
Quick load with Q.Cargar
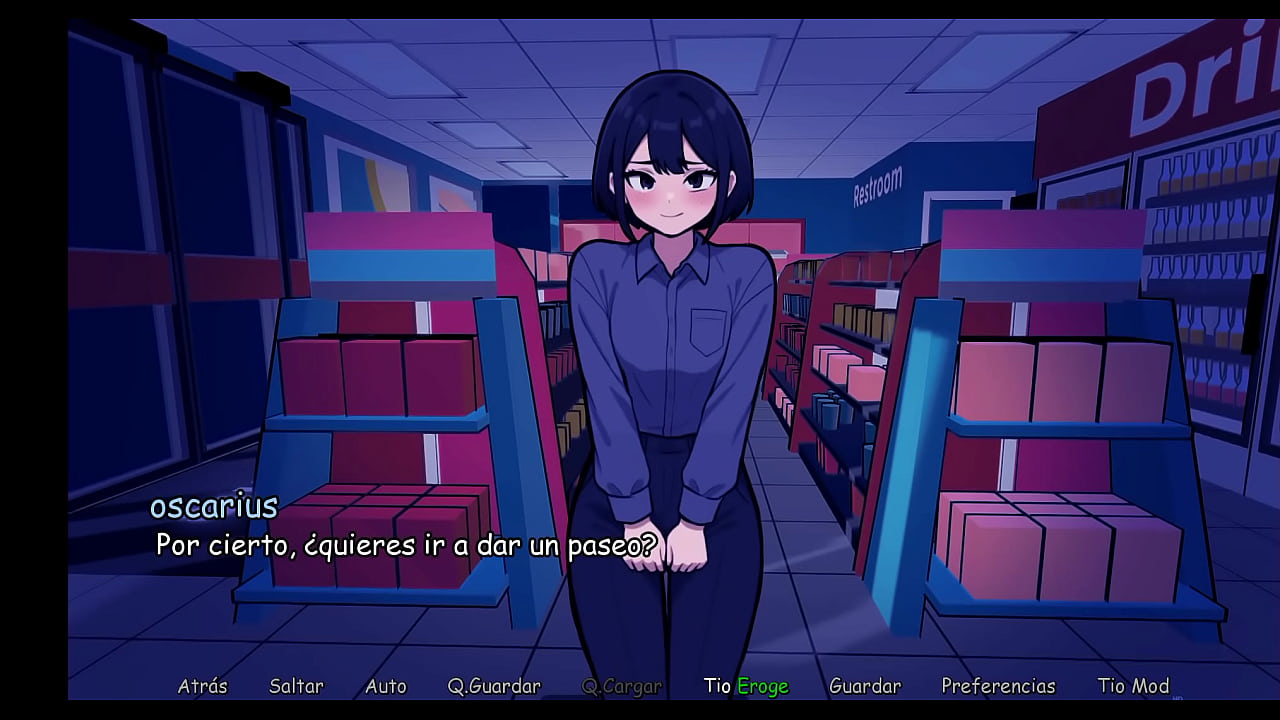[x=621, y=686]
